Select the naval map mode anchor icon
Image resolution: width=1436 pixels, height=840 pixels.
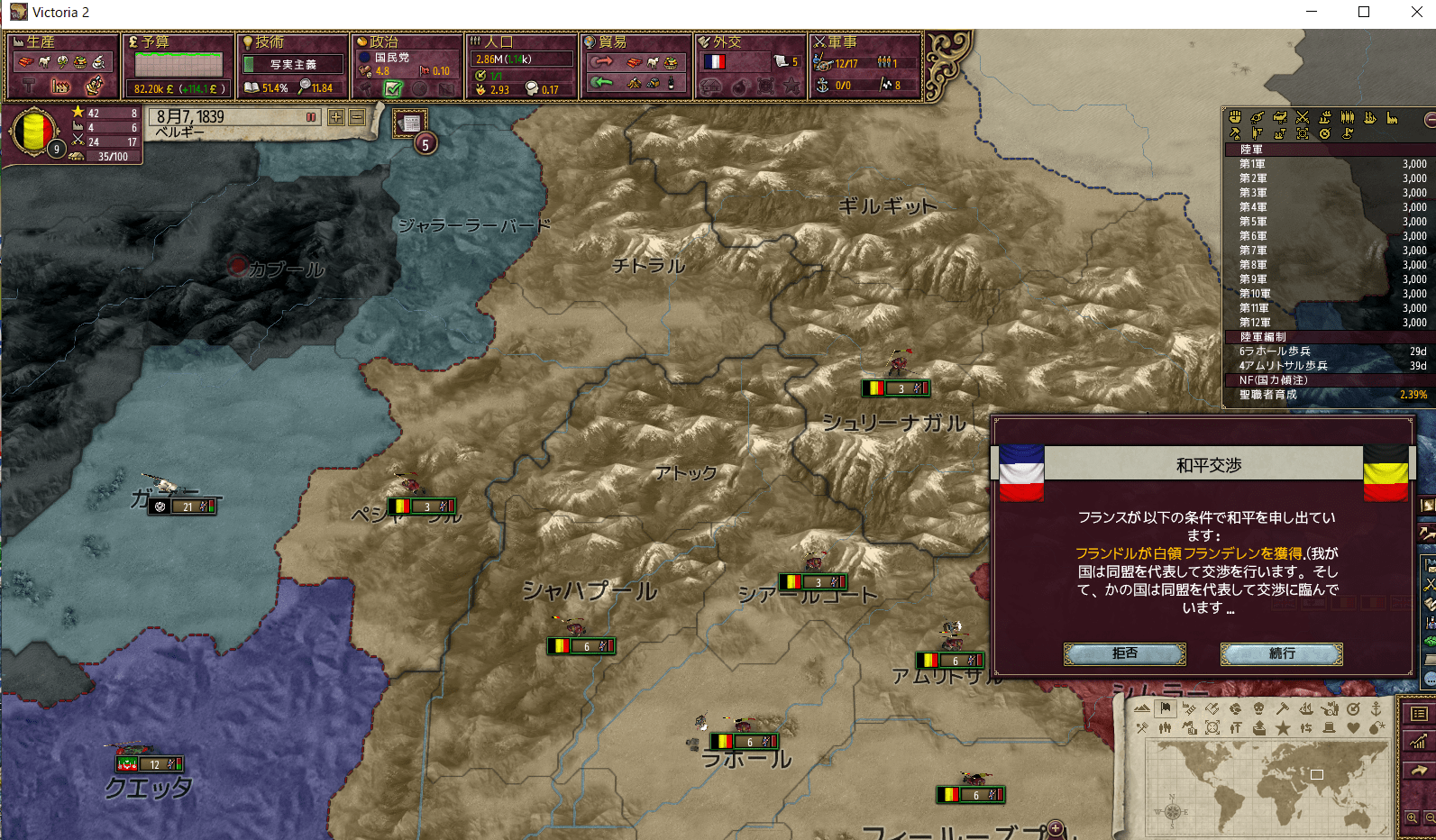(1376, 710)
